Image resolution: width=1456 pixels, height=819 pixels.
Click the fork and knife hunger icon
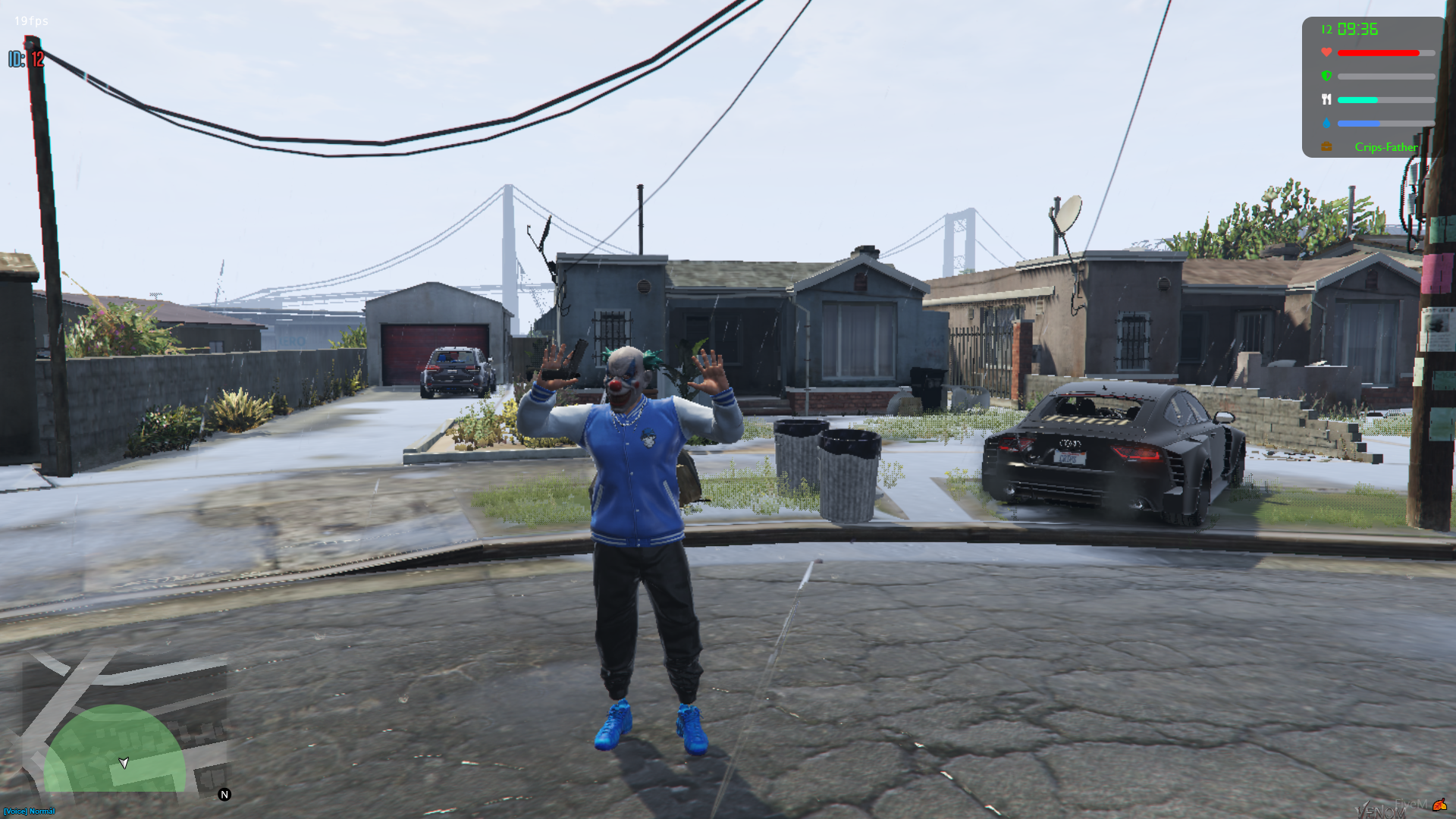[x=1326, y=99]
